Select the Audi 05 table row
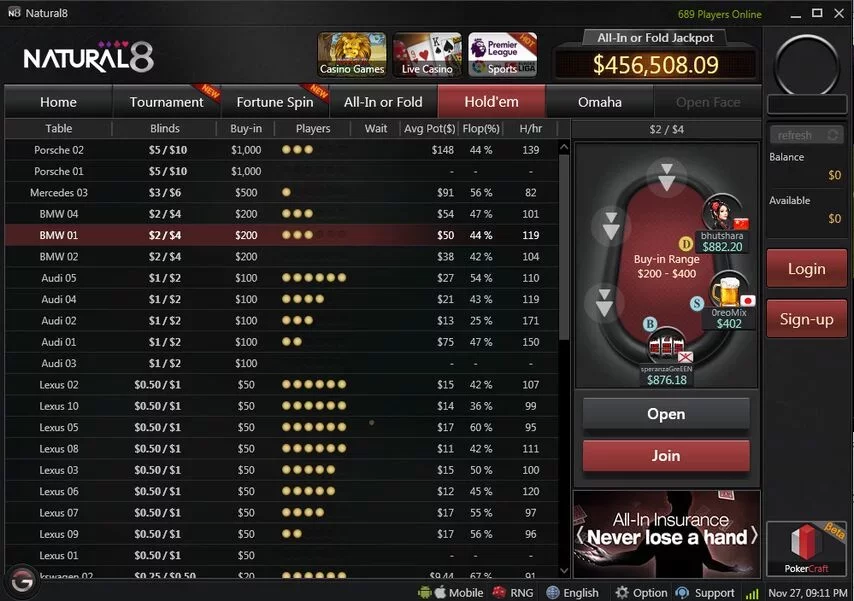Viewport: 854px width, 601px height. click(x=59, y=278)
